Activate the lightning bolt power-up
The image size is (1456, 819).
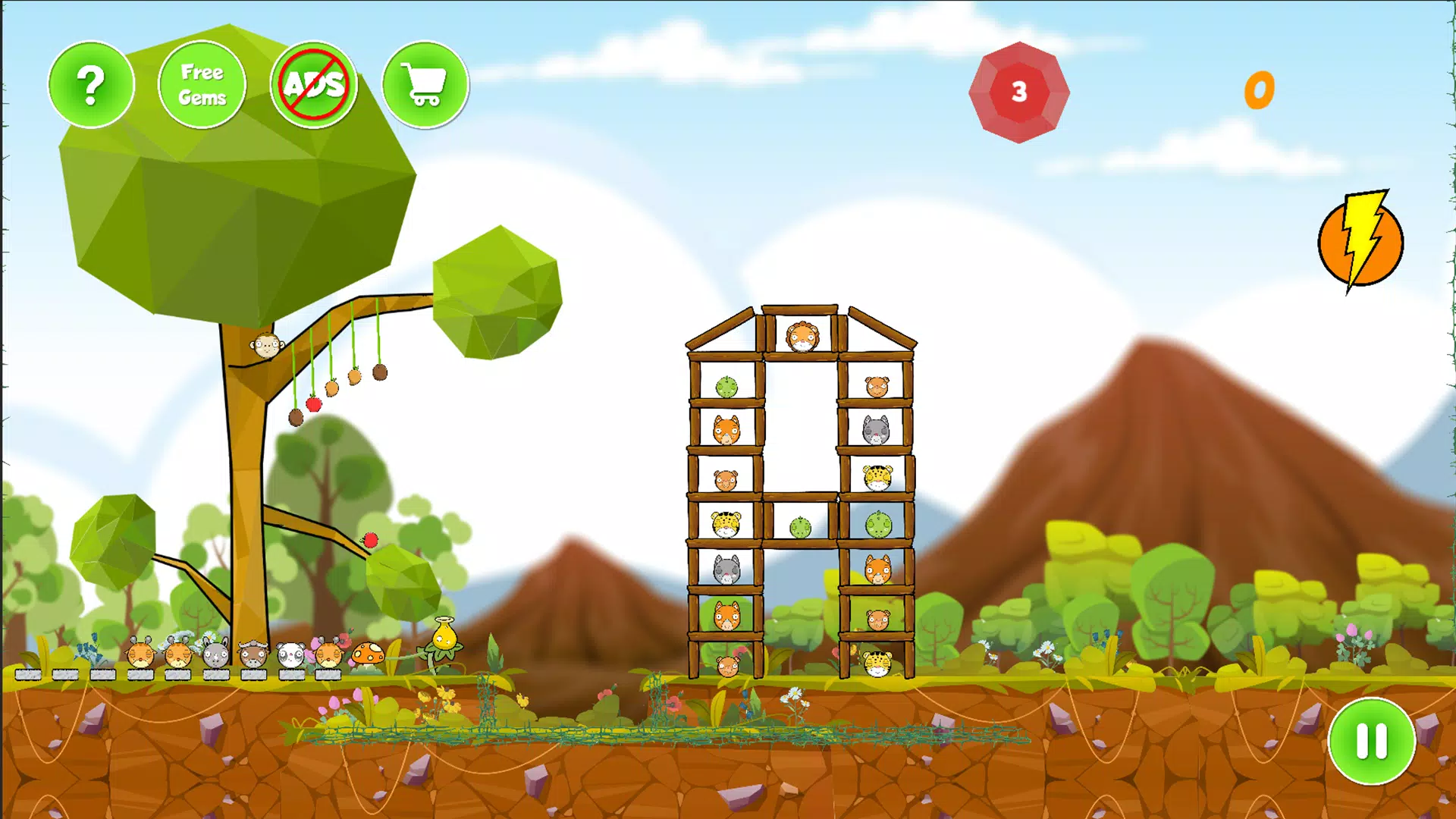(x=1361, y=242)
